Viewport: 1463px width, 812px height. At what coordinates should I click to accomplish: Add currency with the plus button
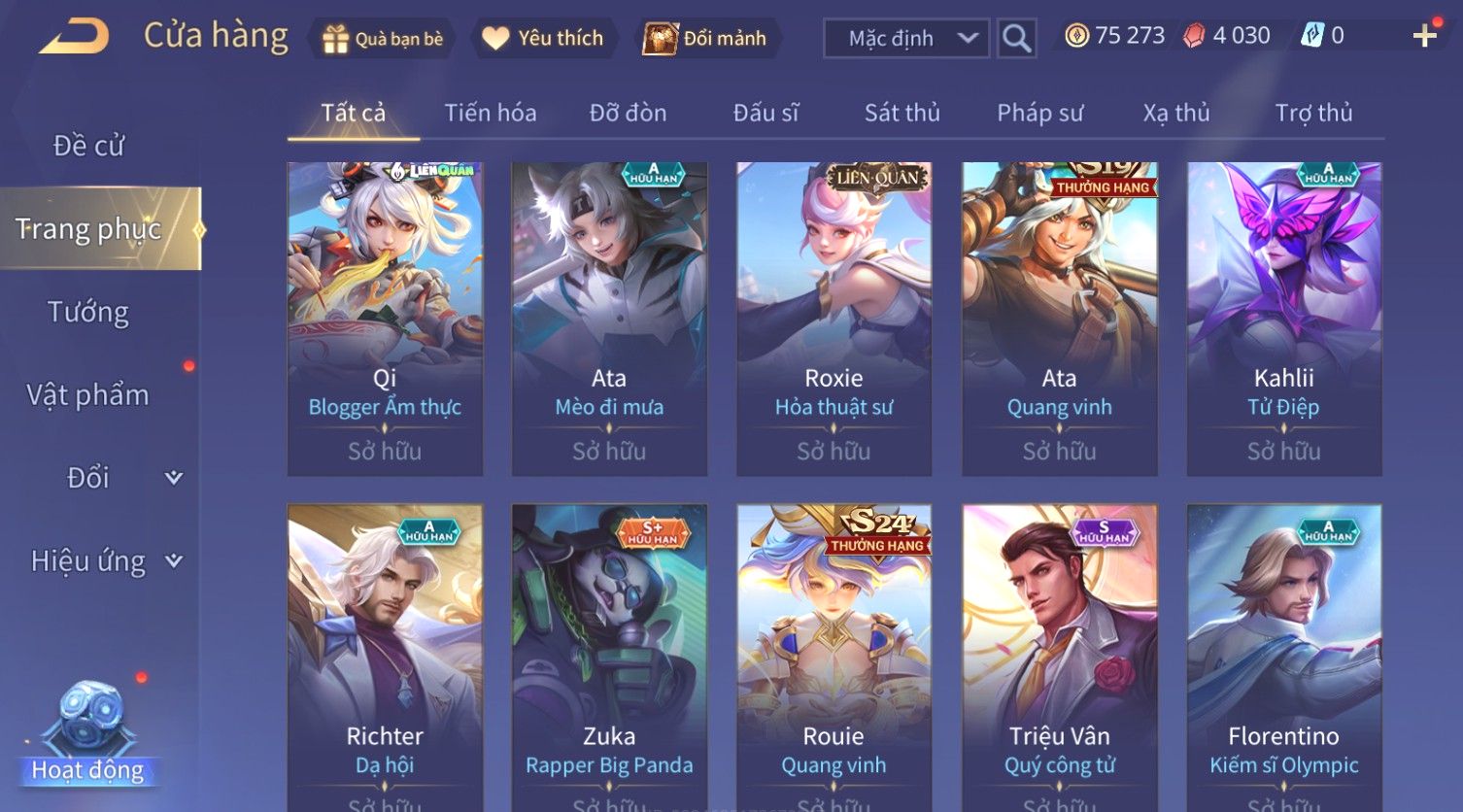click(x=1424, y=36)
